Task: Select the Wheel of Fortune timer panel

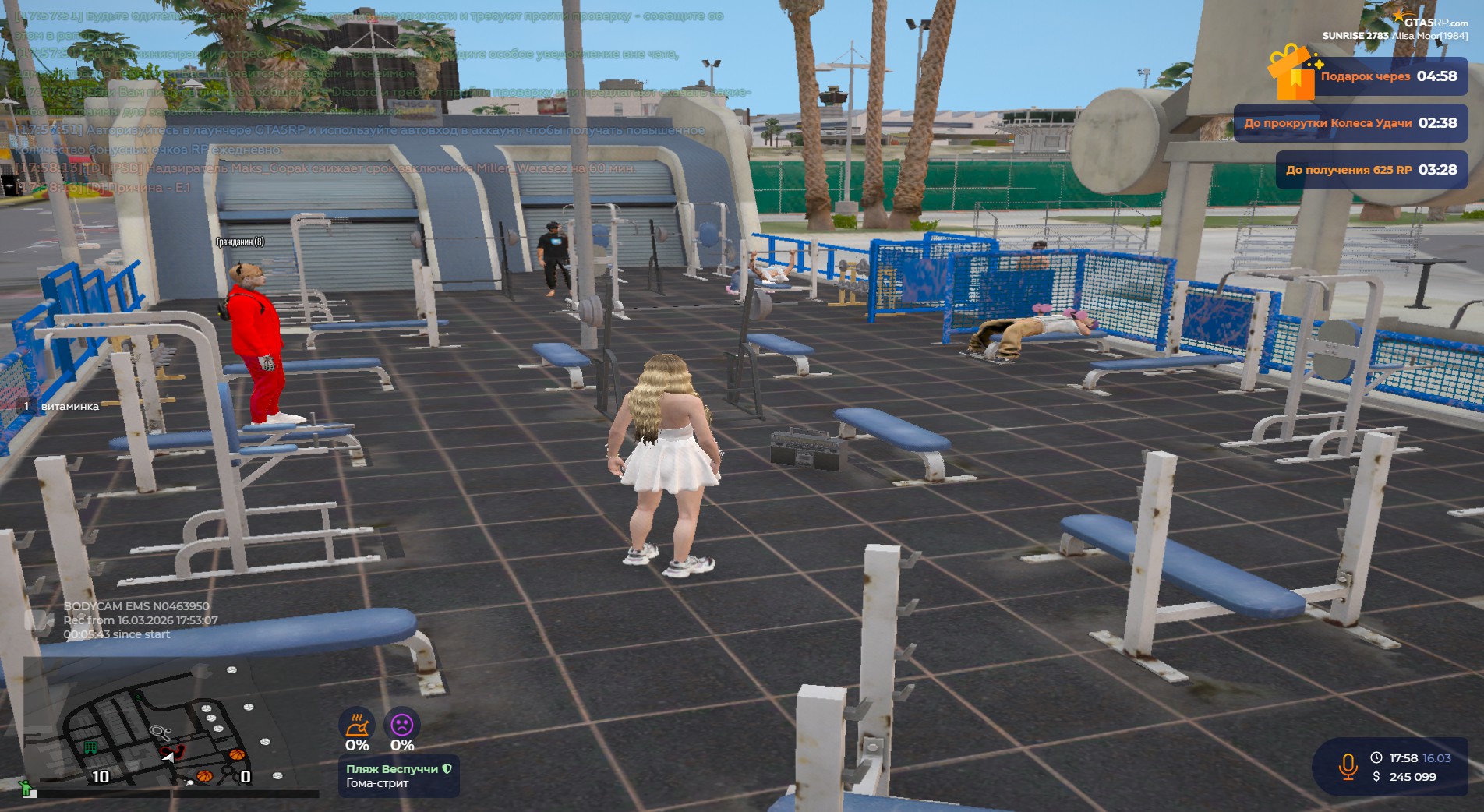Action: pyautogui.click(x=1350, y=123)
